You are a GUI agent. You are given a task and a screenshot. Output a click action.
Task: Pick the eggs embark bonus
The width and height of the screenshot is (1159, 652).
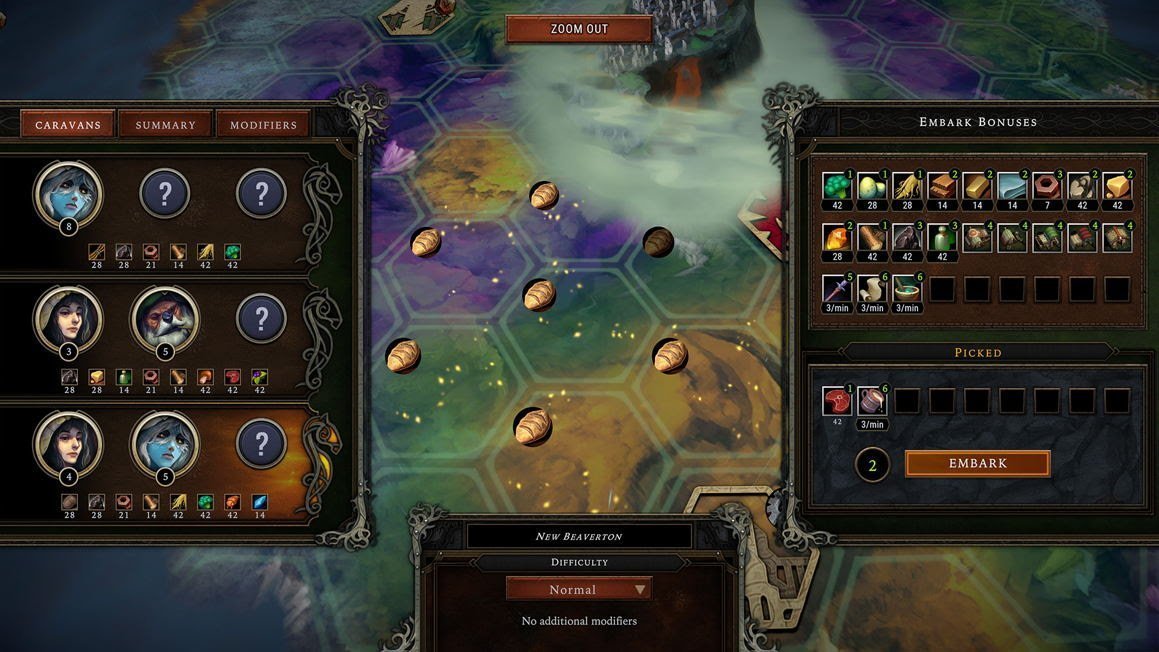pyautogui.click(x=871, y=187)
